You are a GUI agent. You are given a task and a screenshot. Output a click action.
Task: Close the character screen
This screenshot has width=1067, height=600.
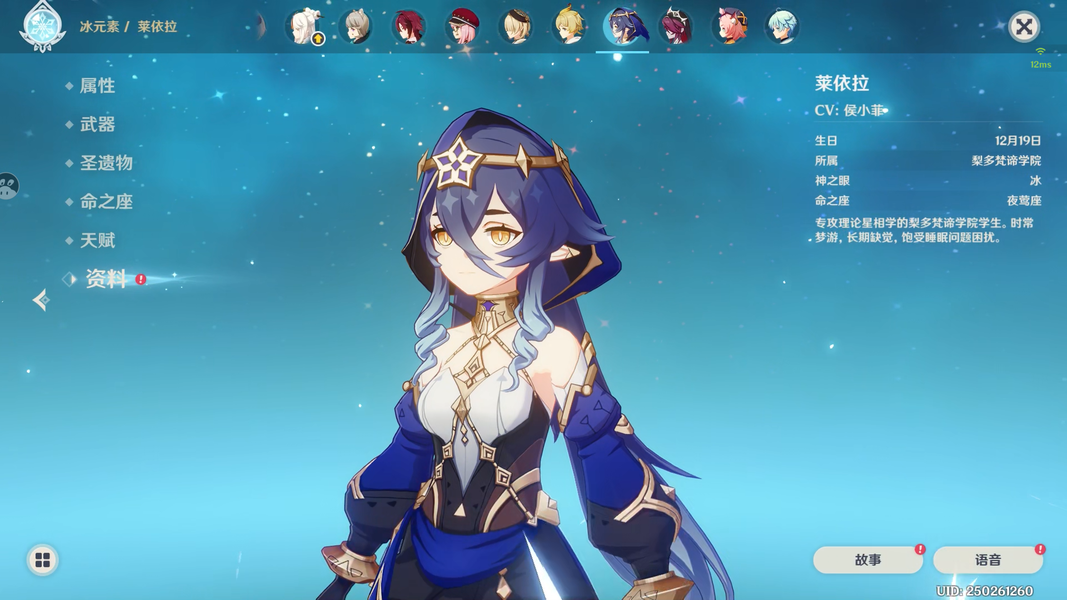click(x=1023, y=26)
